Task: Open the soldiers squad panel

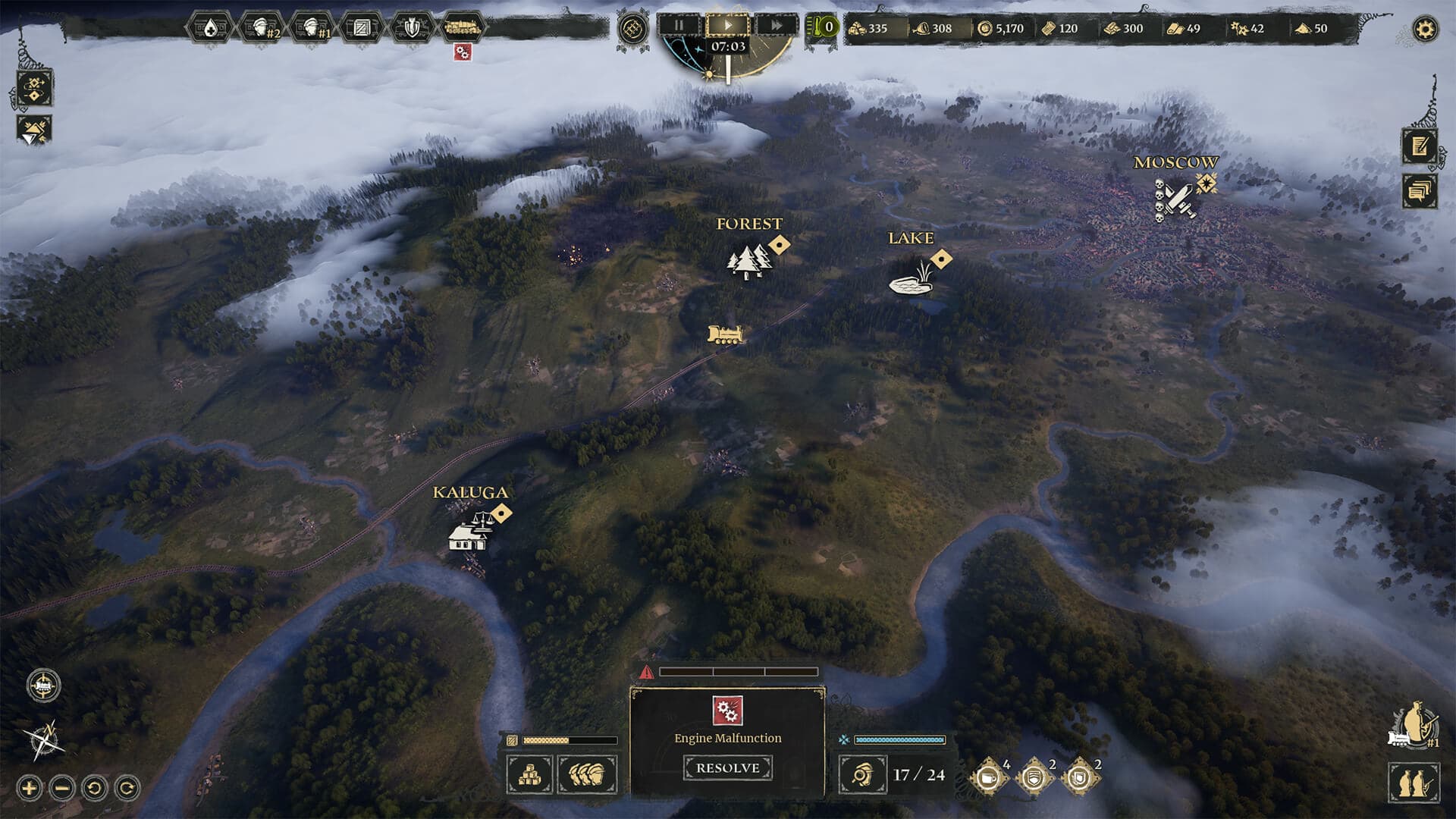Action: [587, 774]
